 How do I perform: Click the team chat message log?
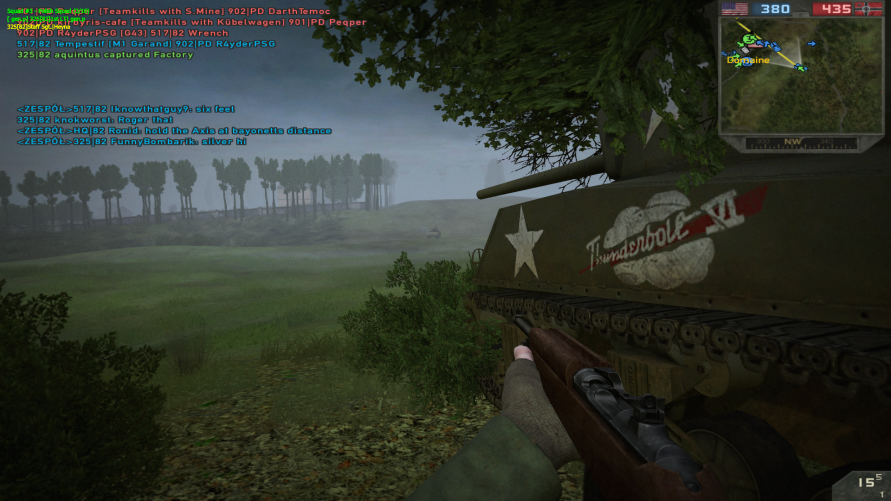click(x=174, y=125)
